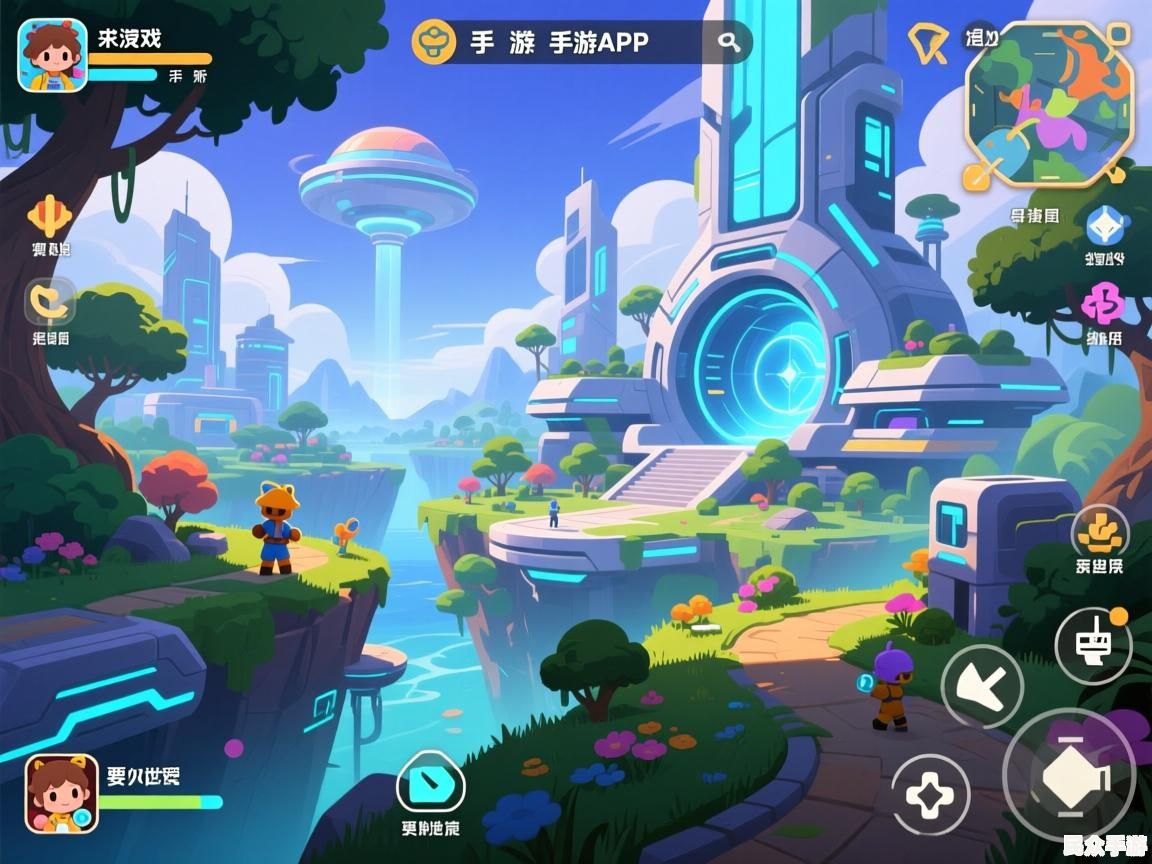The width and height of the screenshot is (1152, 864).
Task: Open the pink clover icon
Action: click(x=1104, y=301)
